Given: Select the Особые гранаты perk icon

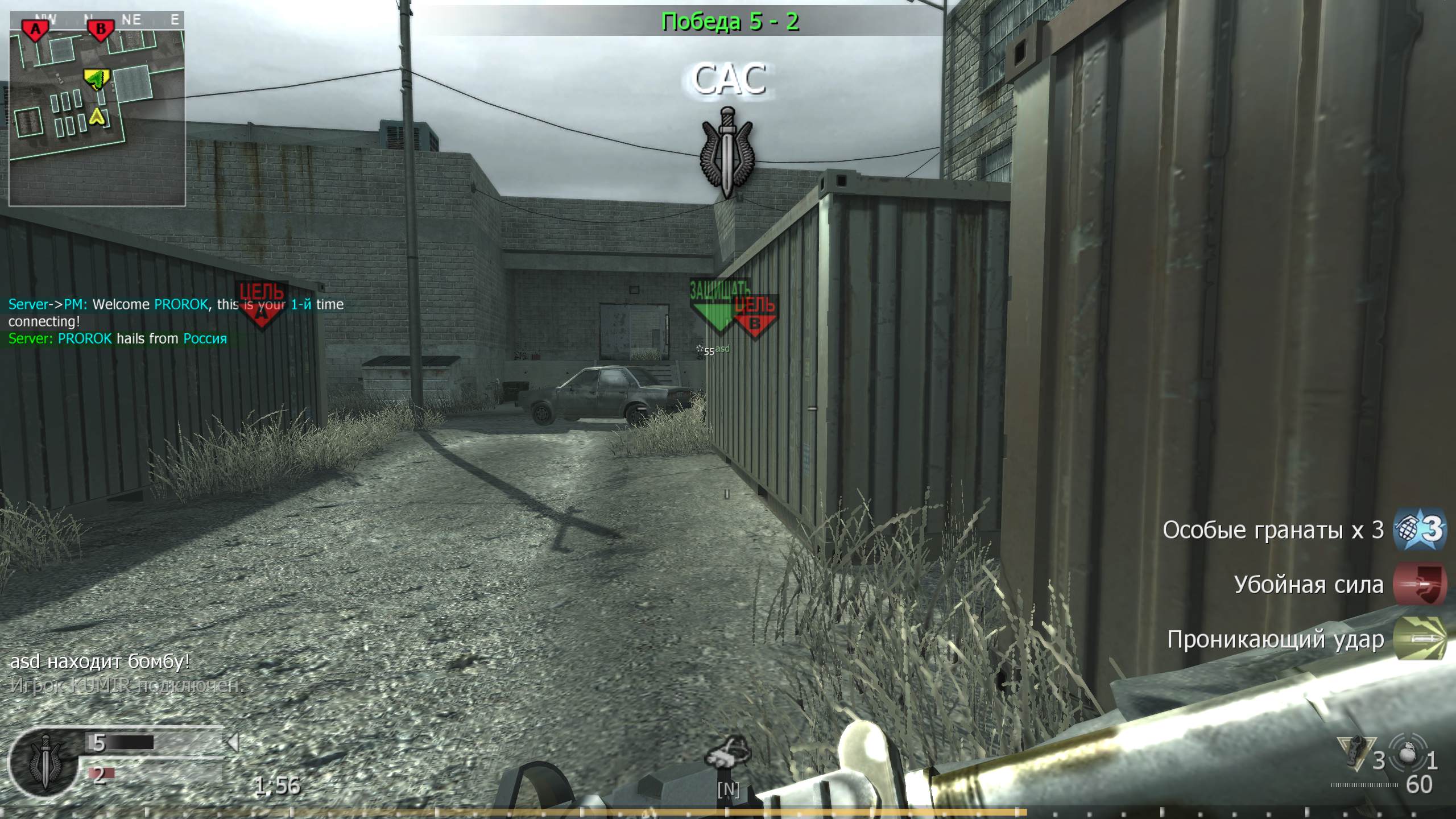Looking at the screenshot, I should 1417,530.
